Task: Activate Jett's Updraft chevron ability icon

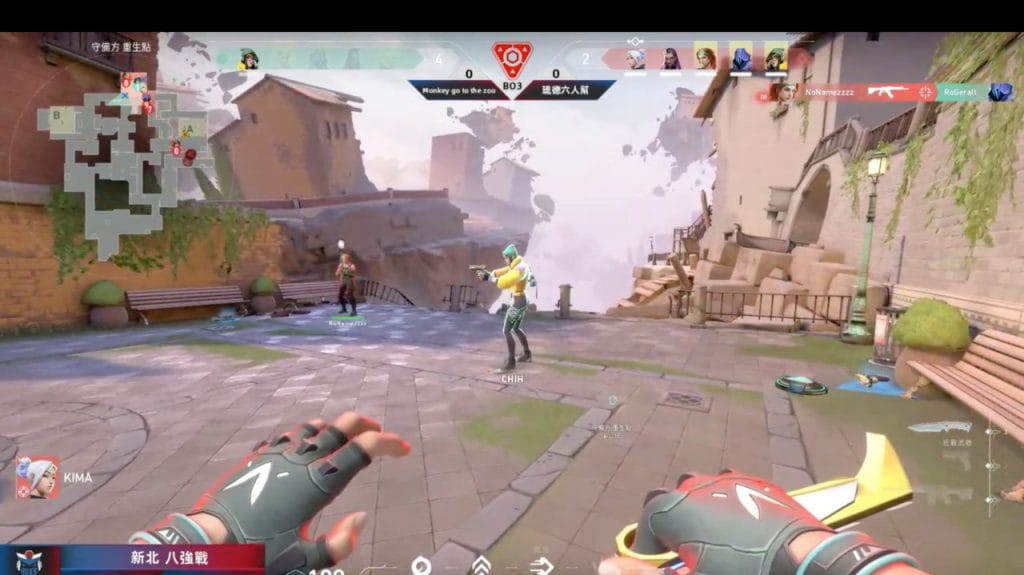Action: point(481,566)
